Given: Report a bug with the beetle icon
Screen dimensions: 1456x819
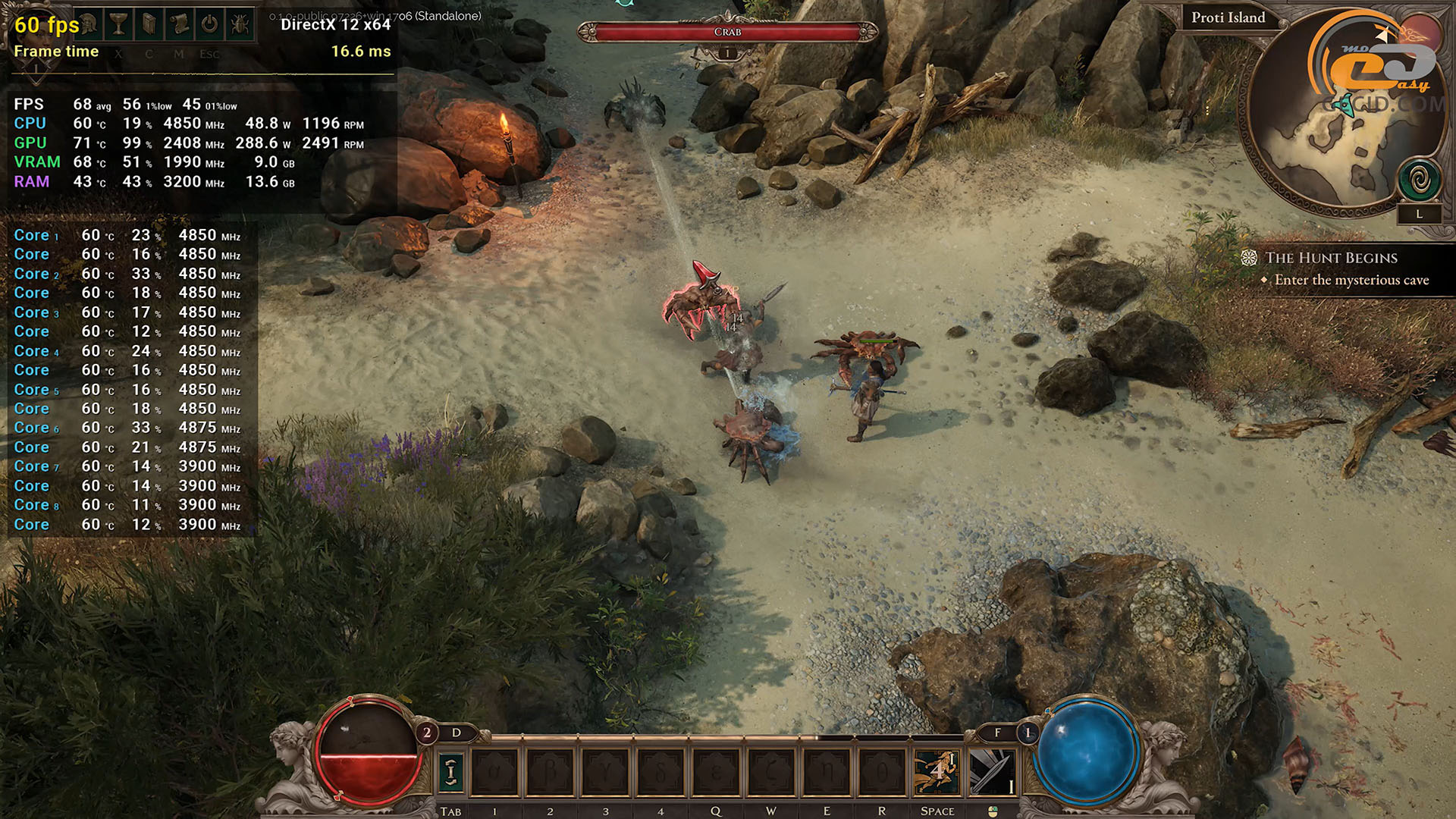Looking at the screenshot, I should (240, 24).
